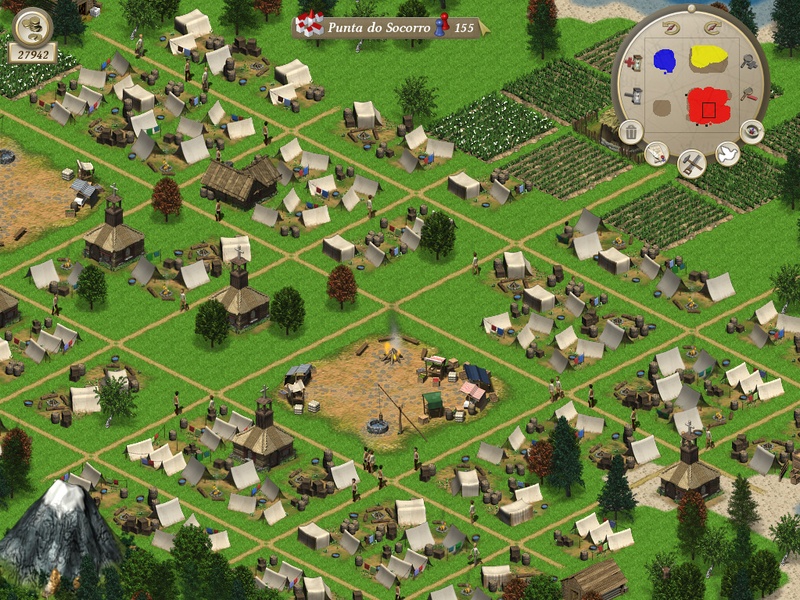
Task: Decrease game speed with the hourglass minus icon
Action: [632, 97]
